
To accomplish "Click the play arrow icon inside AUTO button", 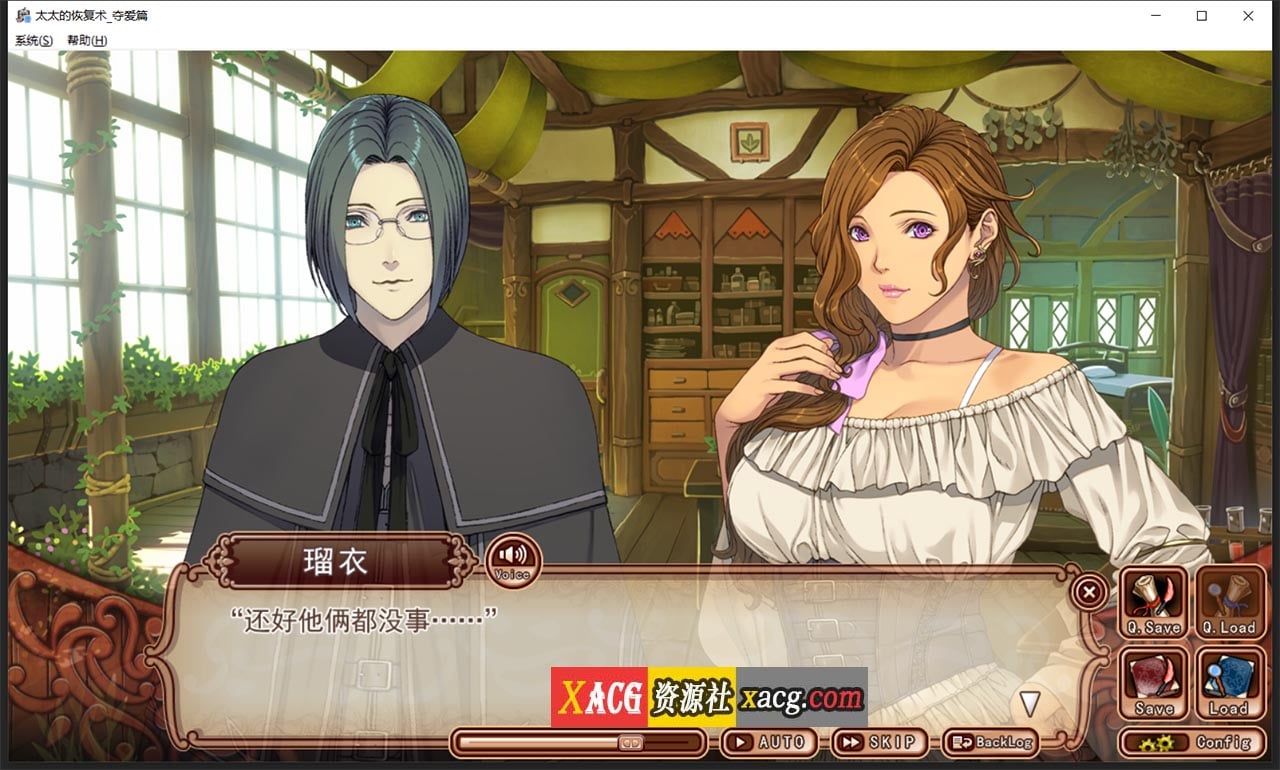I will click(x=742, y=742).
